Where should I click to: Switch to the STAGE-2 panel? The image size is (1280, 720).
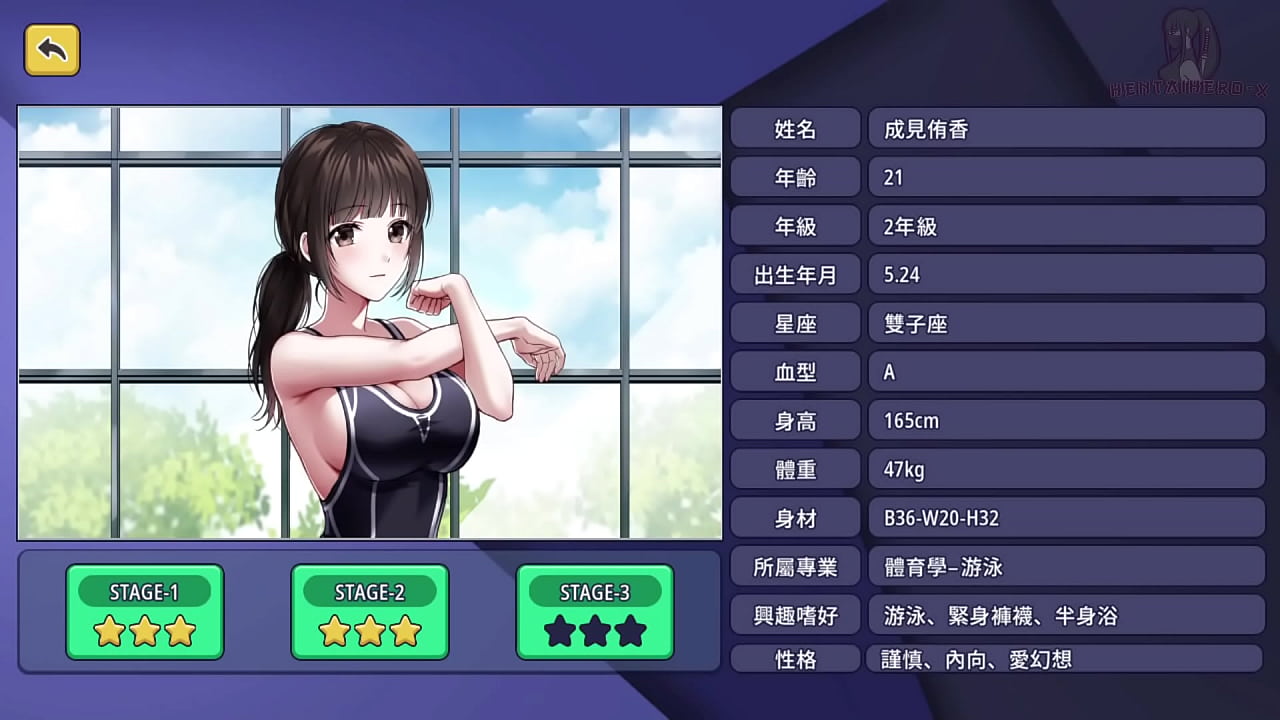pos(370,591)
